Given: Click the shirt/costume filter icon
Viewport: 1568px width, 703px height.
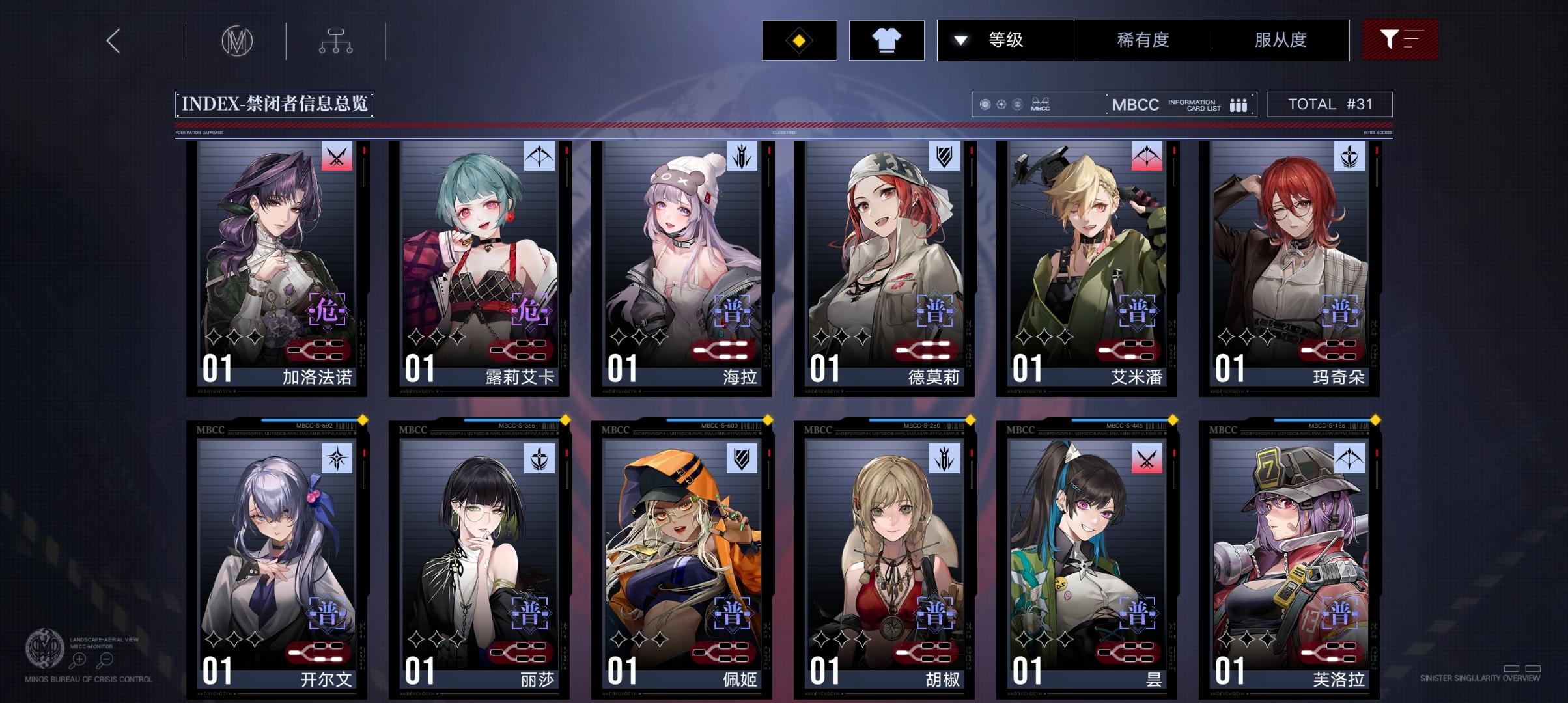Looking at the screenshot, I should (x=887, y=40).
